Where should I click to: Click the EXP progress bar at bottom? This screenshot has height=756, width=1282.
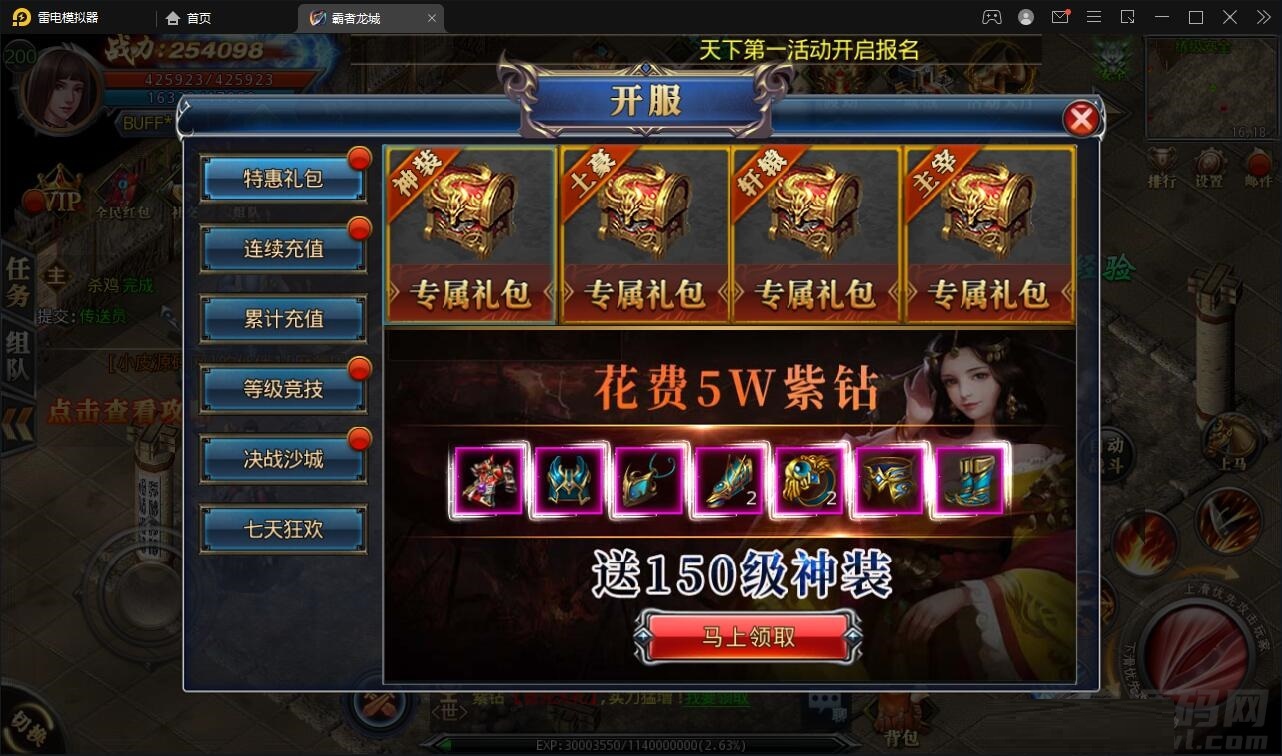pyautogui.click(x=640, y=744)
